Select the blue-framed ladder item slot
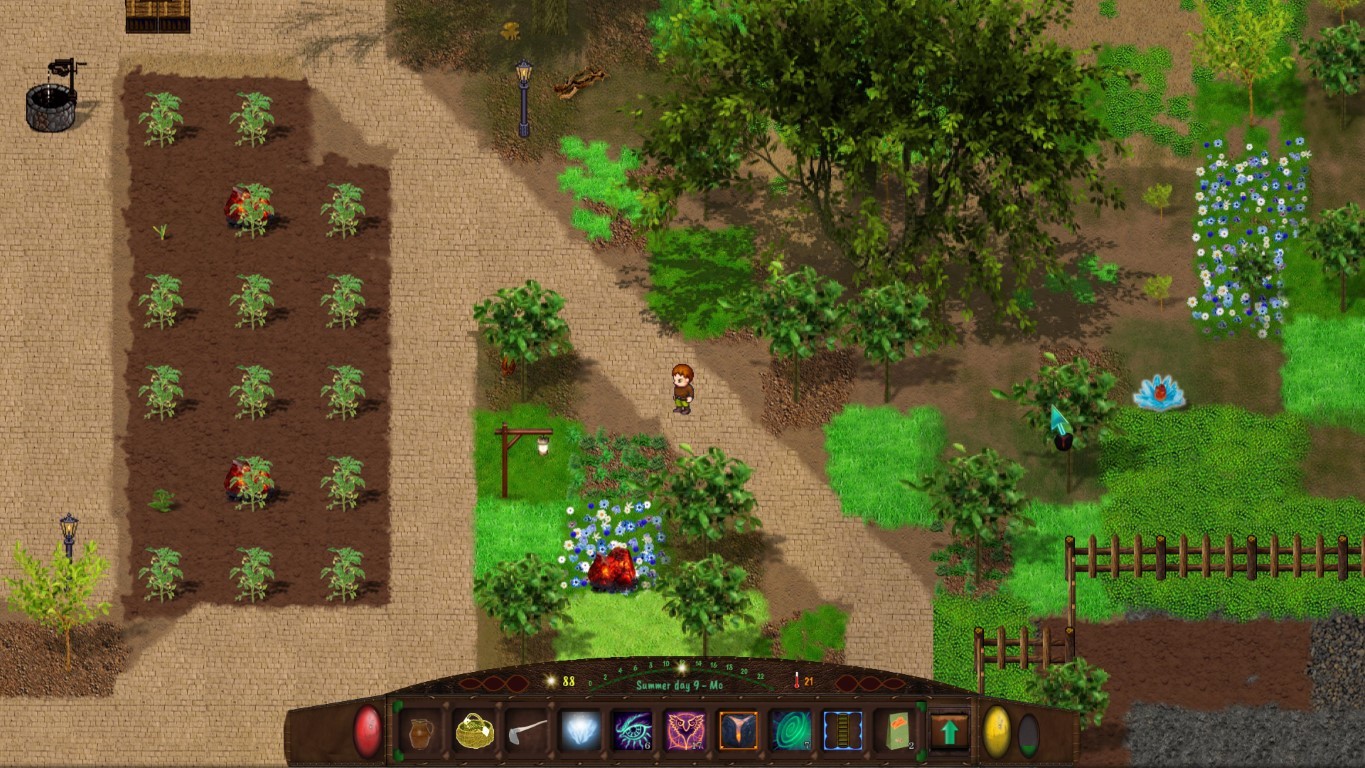Viewport: 1365px width, 768px height. pyautogui.click(x=842, y=731)
